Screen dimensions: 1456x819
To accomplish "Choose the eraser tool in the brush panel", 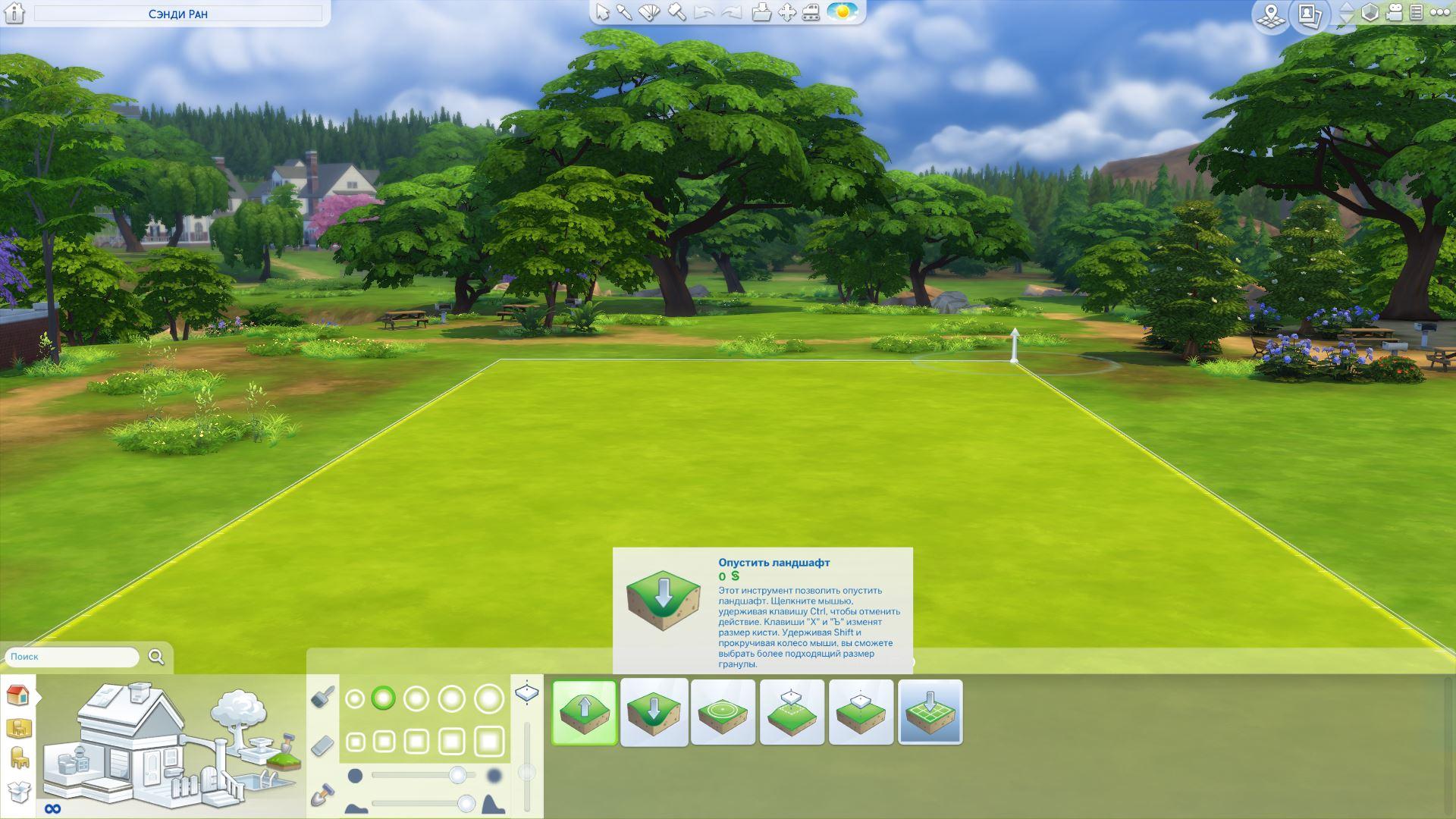I will click(323, 745).
